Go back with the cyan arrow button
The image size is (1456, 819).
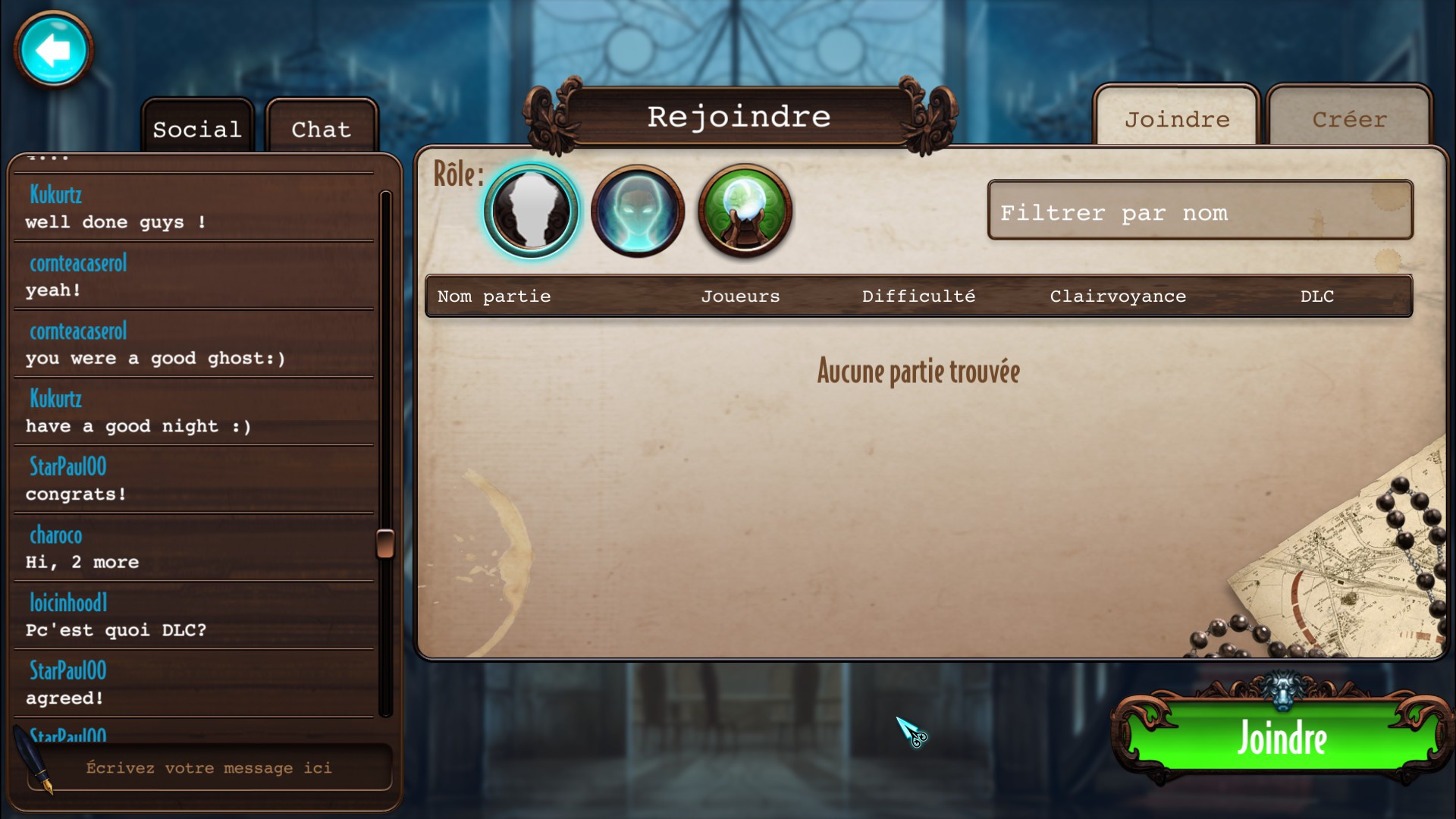pyautogui.click(x=53, y=50)
